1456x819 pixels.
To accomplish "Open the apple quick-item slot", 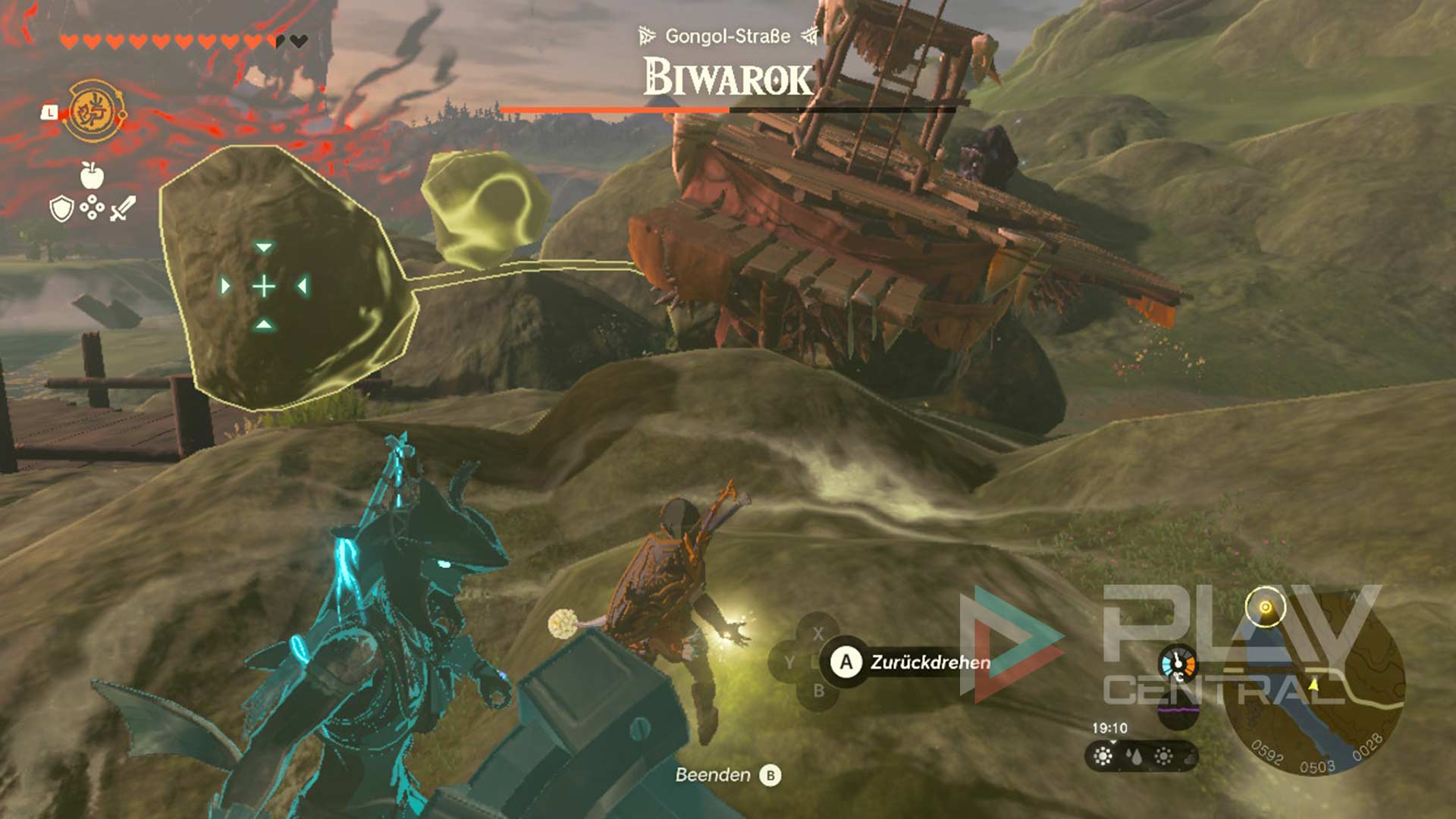I will [x=92, y=175].
